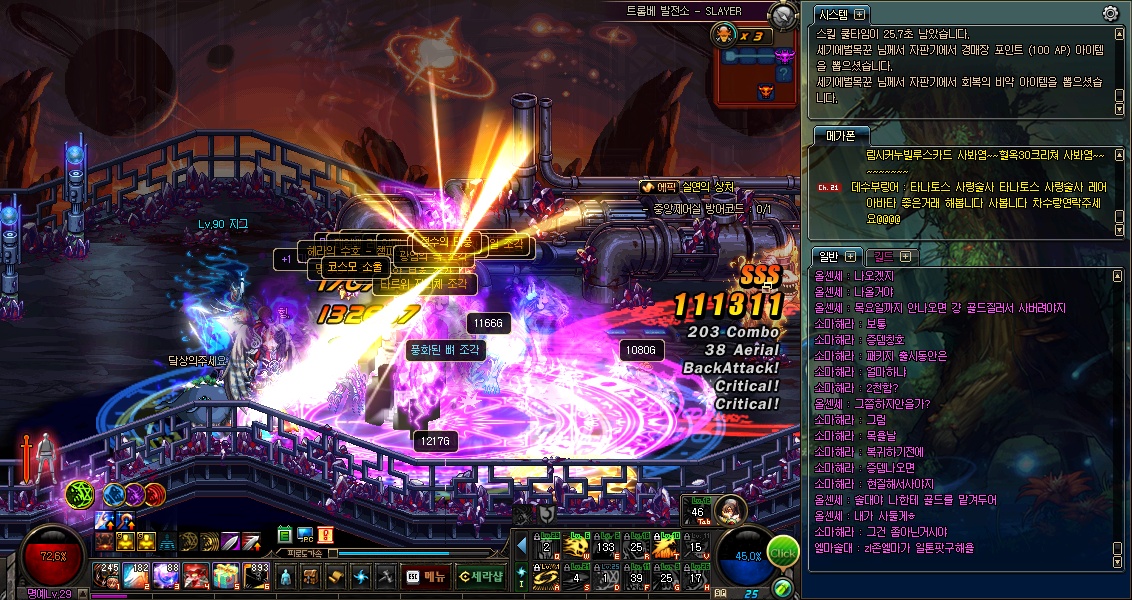The width and height of the screenshot is (1132, 600).
Task: Open the ESC 메뉴 button
Action: pos(425,576)
